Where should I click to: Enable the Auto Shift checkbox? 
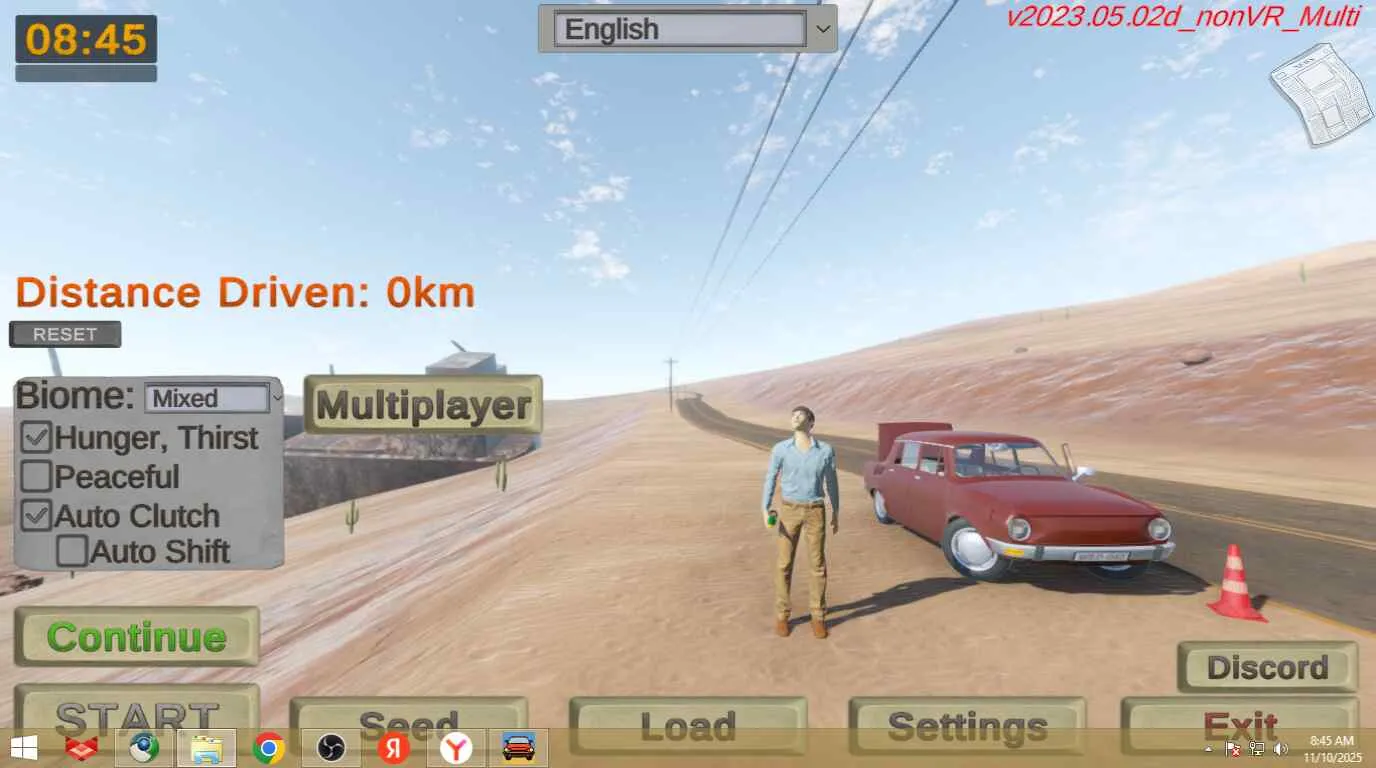click(72, 551)
